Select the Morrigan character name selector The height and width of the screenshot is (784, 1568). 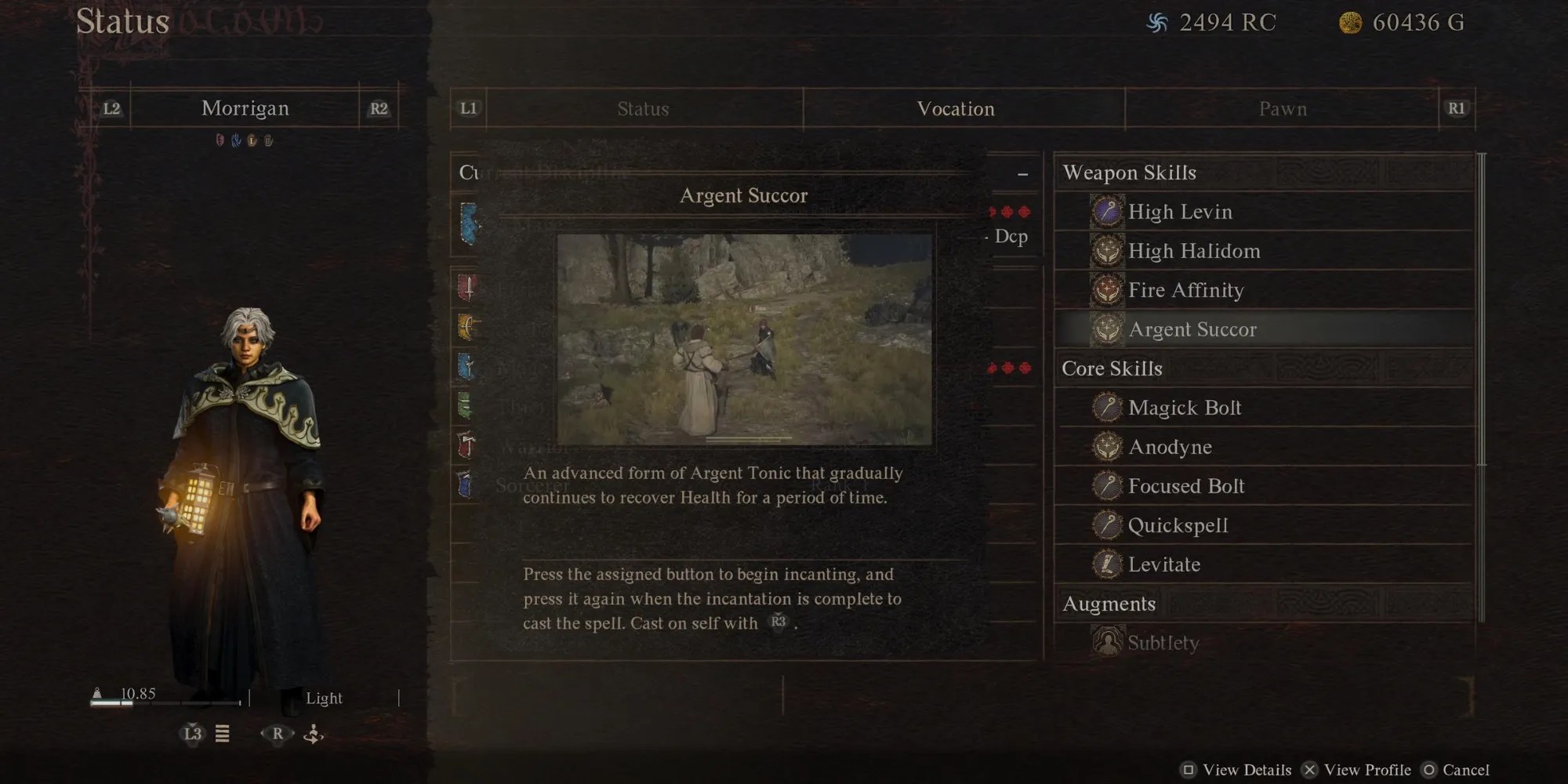[245, 108]
